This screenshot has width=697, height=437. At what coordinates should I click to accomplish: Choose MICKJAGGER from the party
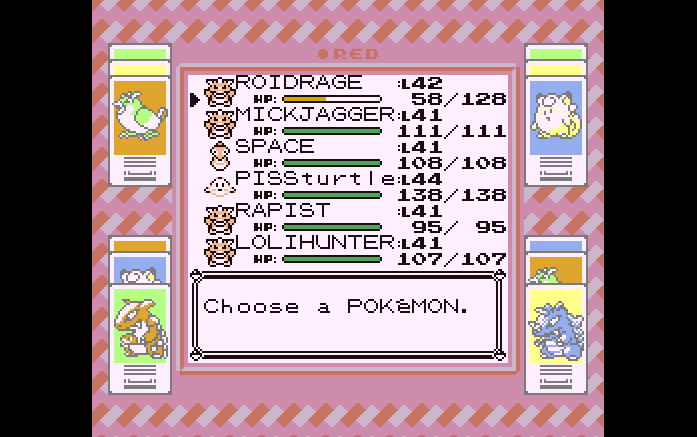click(314, 115)
